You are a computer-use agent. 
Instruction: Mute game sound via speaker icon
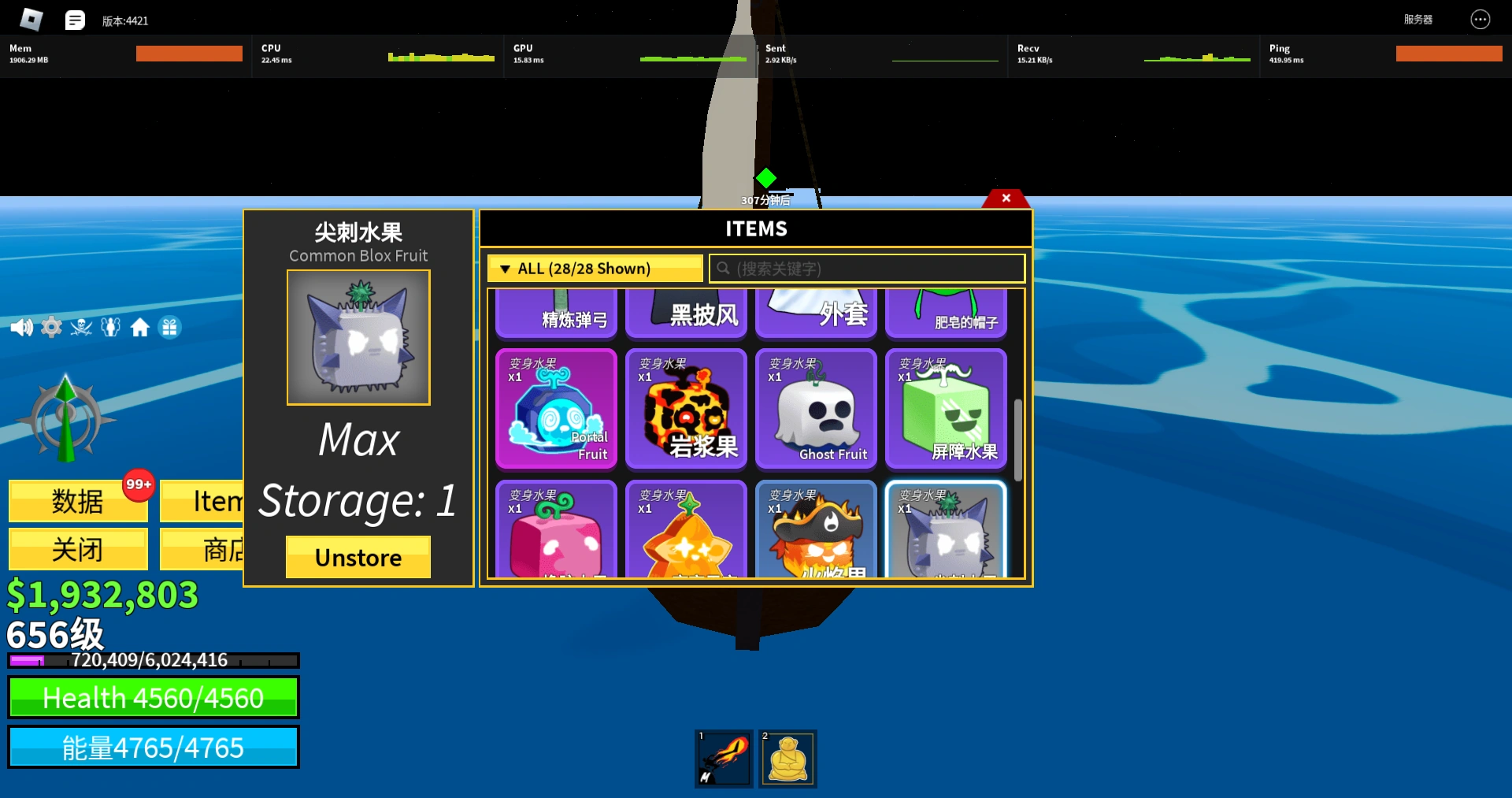pyautogui.click(x=21, y=327)
